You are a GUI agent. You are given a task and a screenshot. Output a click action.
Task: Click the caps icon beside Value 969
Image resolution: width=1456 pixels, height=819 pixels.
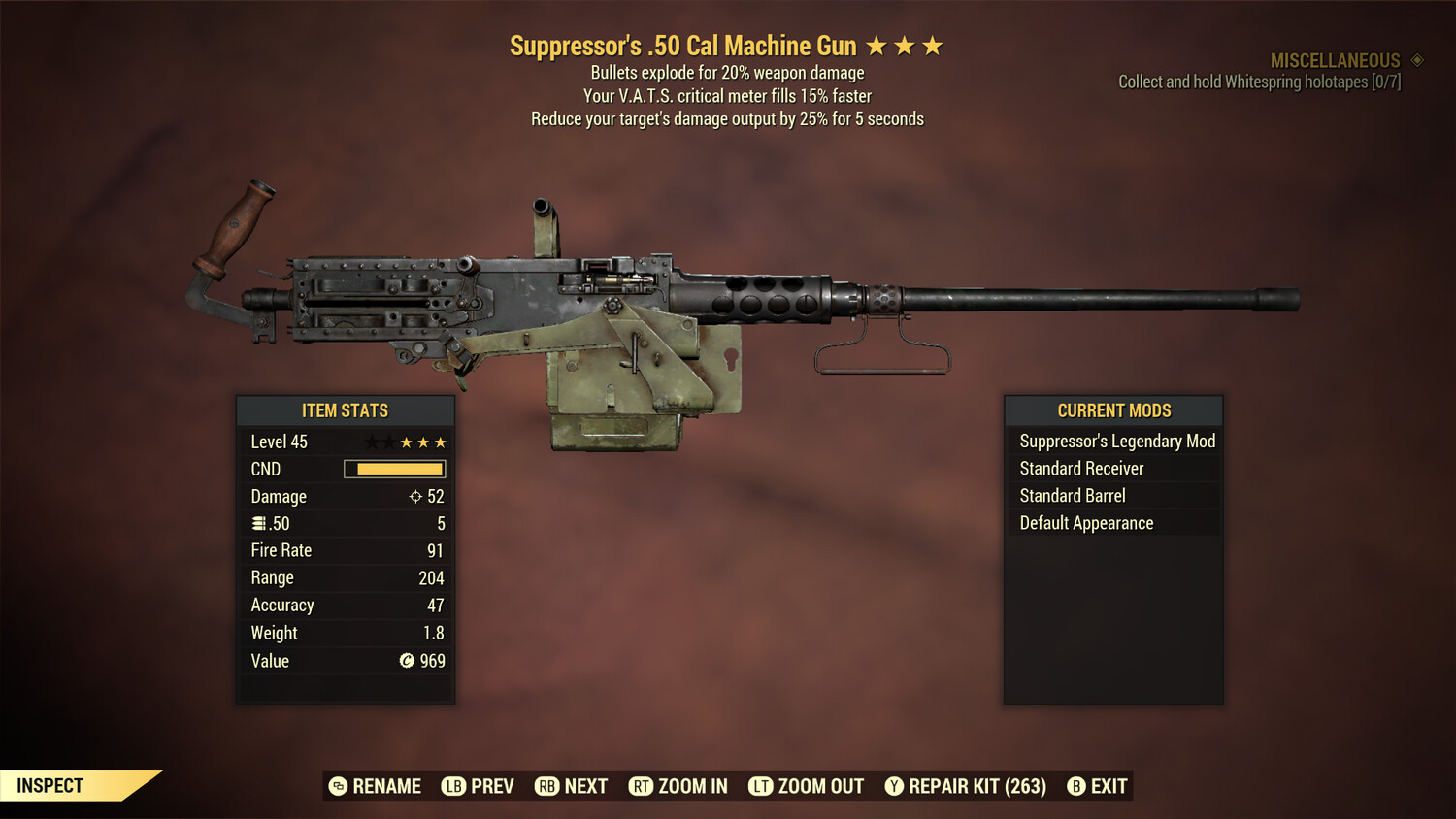(x=408, y=661)
